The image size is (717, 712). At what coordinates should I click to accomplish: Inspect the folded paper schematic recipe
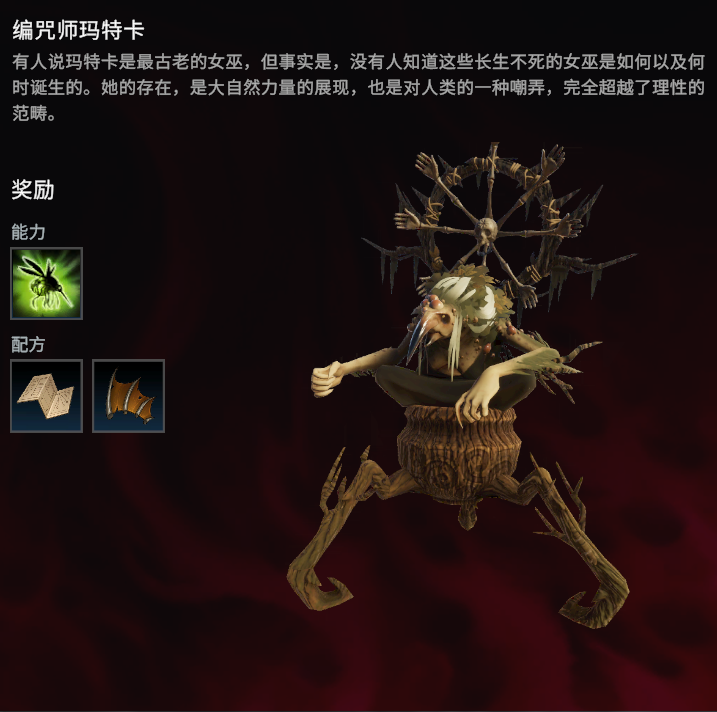(x=46, y=396)
